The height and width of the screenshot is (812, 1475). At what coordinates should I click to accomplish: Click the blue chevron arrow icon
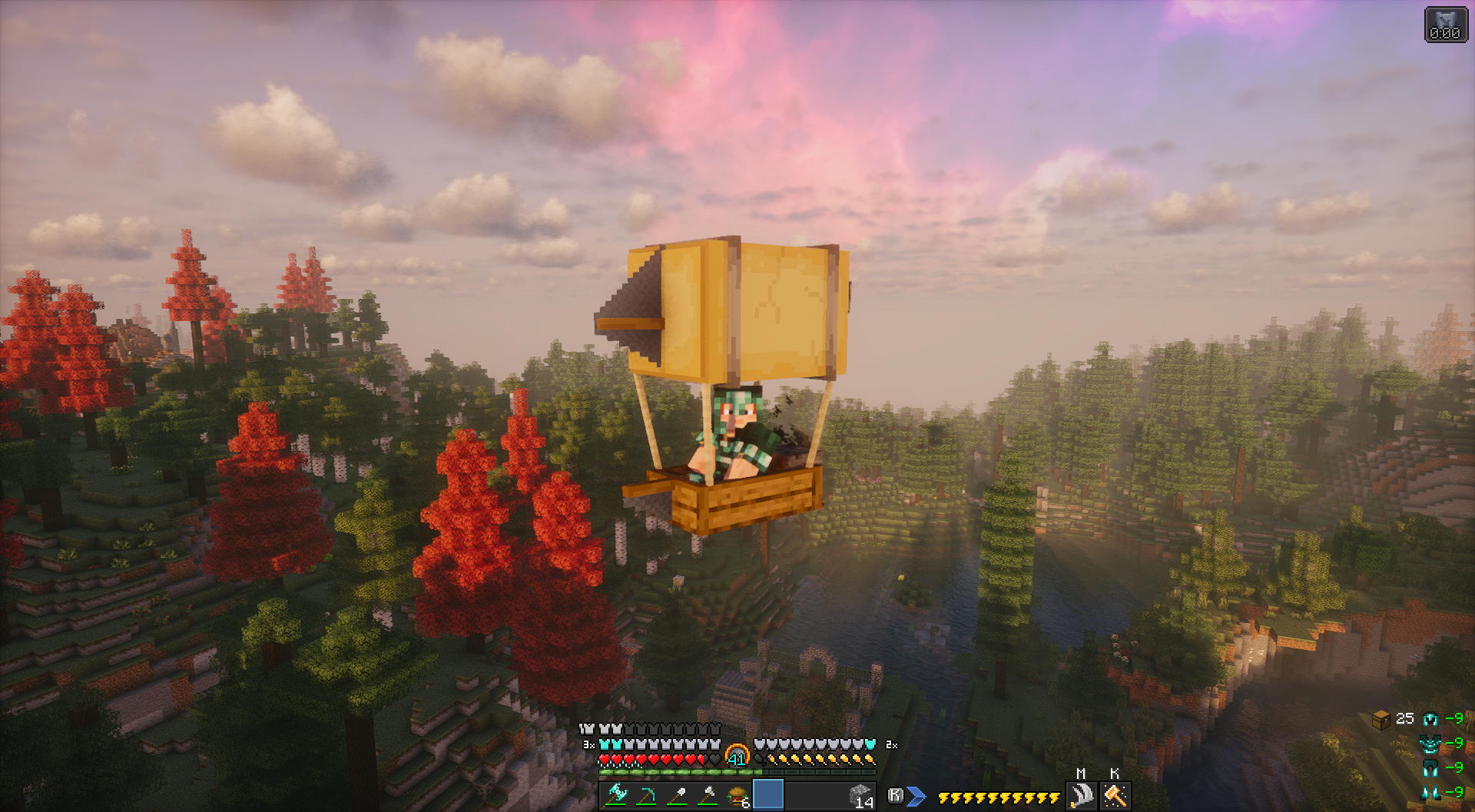915,797
